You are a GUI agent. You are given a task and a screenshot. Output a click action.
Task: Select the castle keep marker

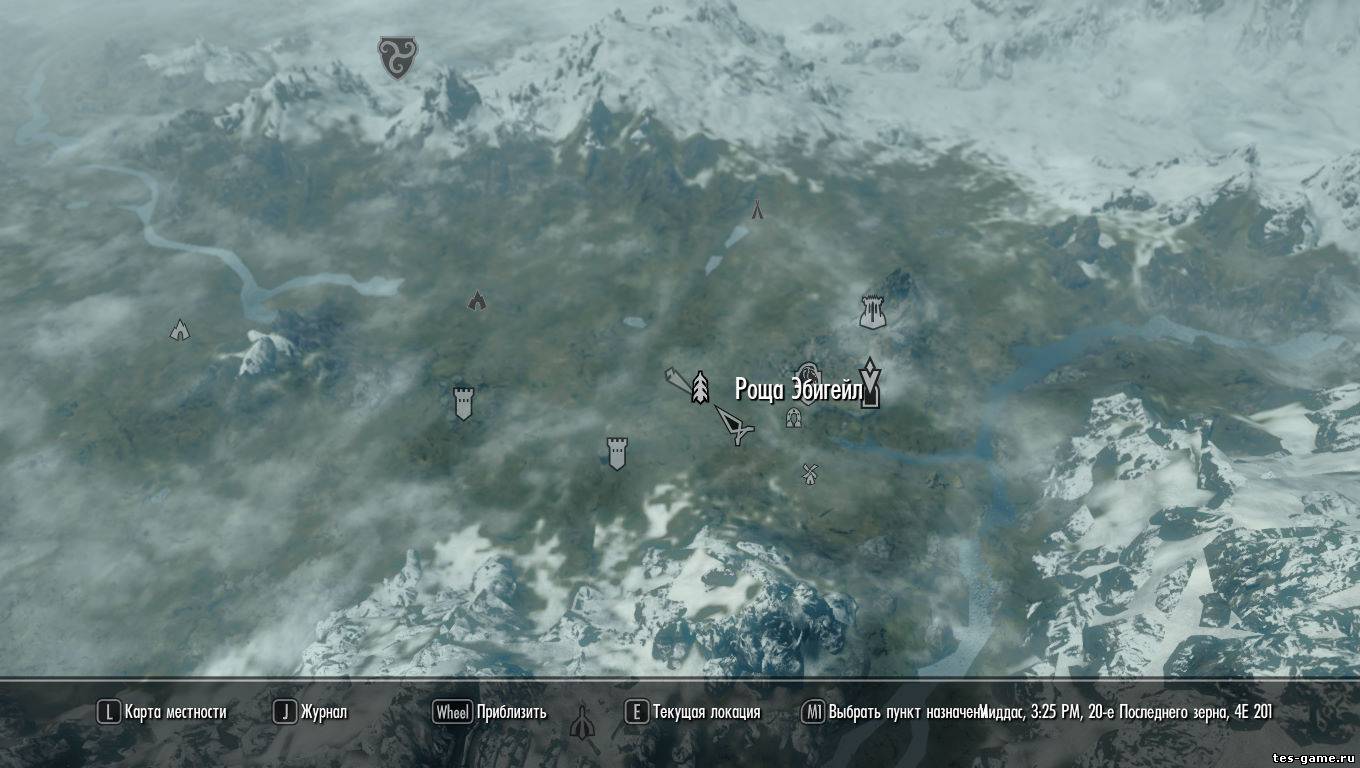click(873, 312)
